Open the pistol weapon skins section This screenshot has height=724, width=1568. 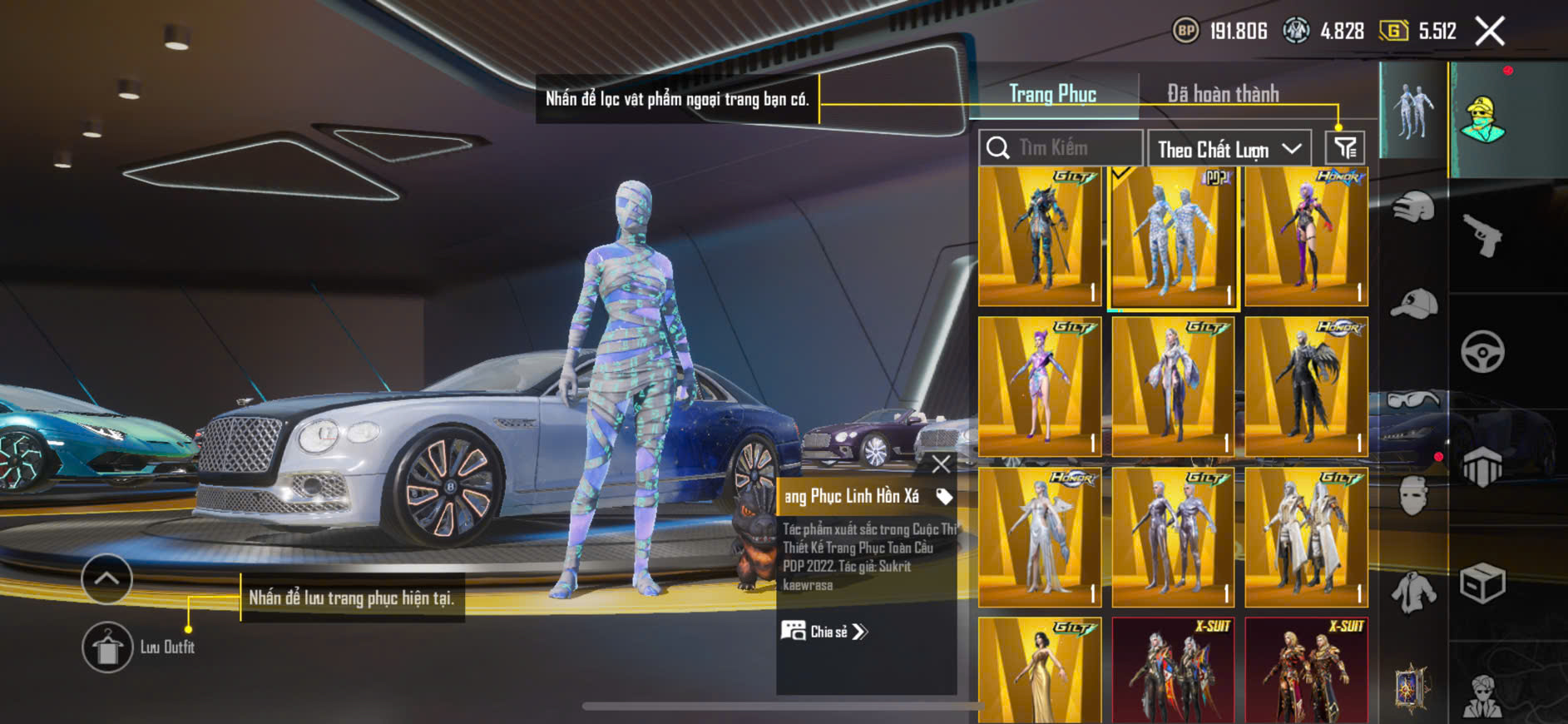[1483, 236]
